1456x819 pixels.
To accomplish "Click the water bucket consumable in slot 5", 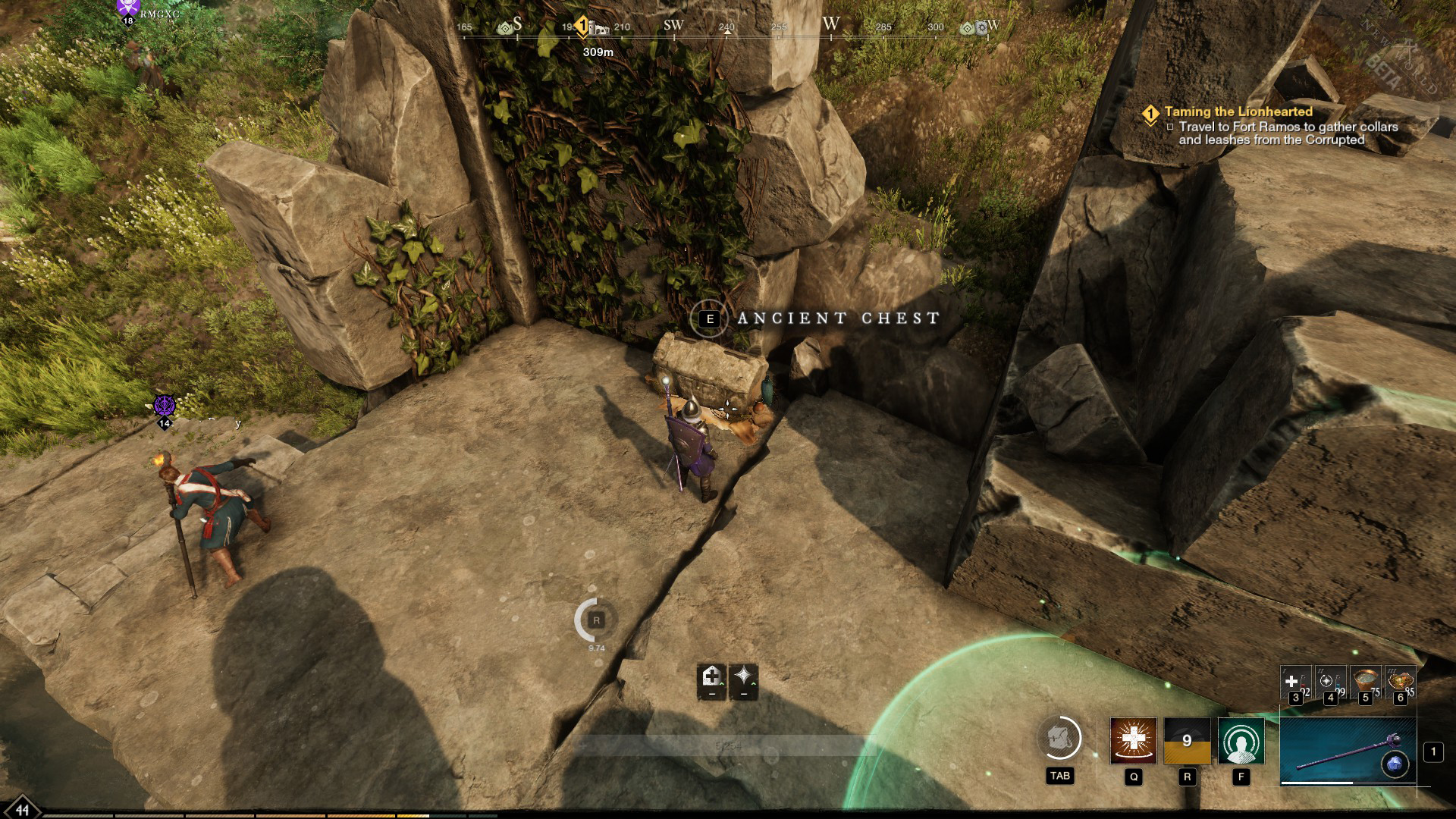I will click(x=1367, y=680).
